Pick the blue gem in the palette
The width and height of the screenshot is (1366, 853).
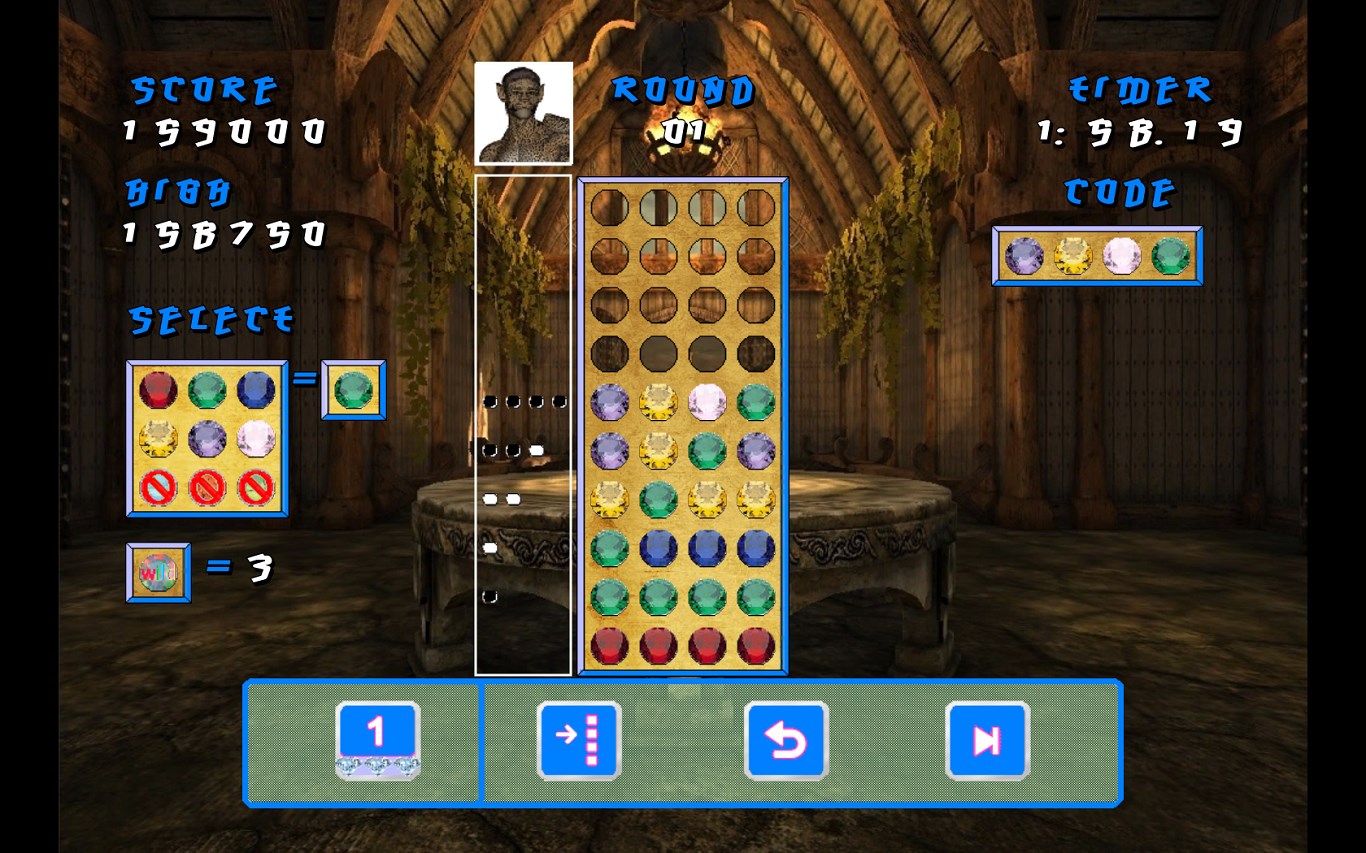(256, 390)
